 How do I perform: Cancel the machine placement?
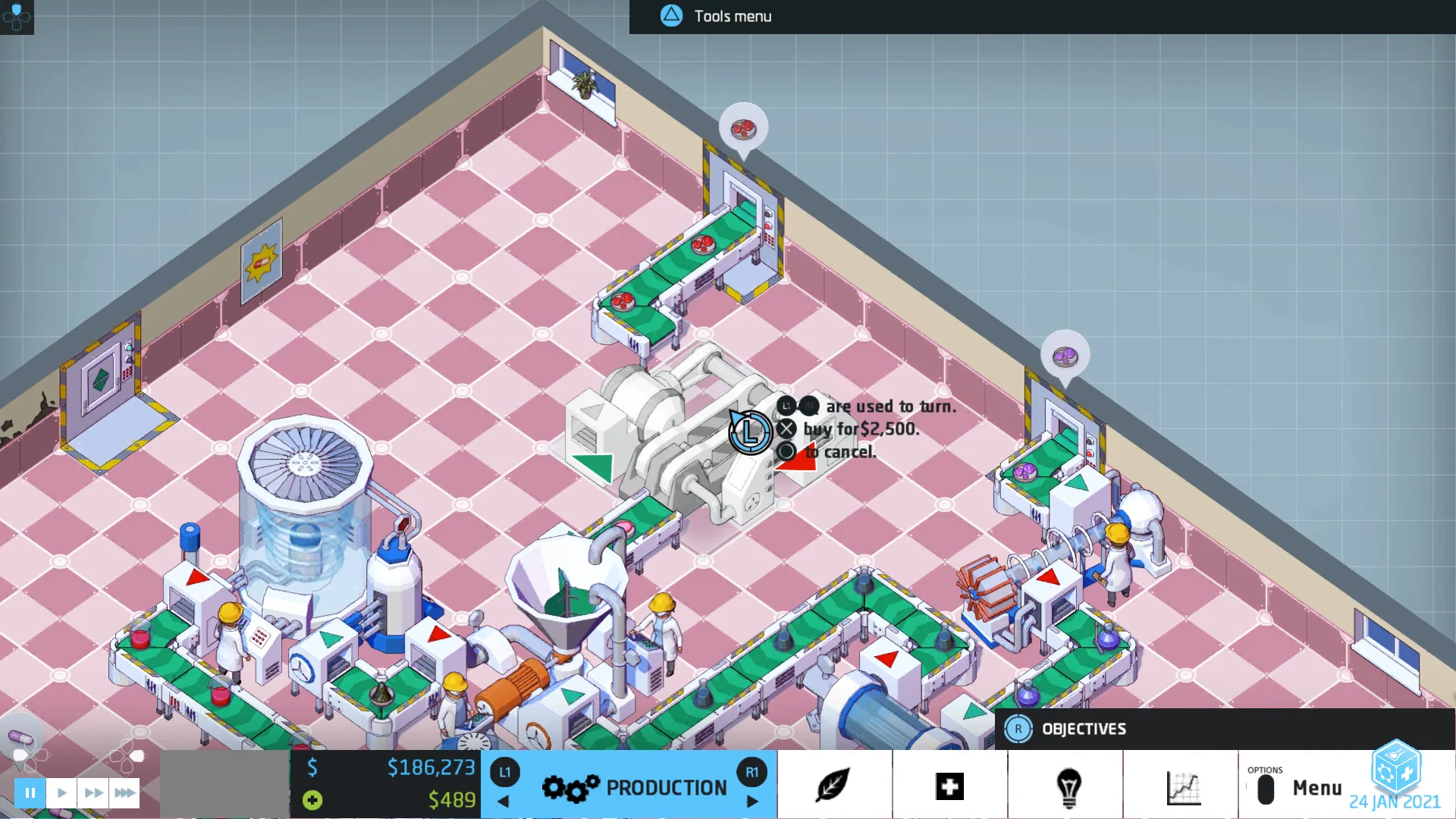pyautogui.click(x=786, y=452)
